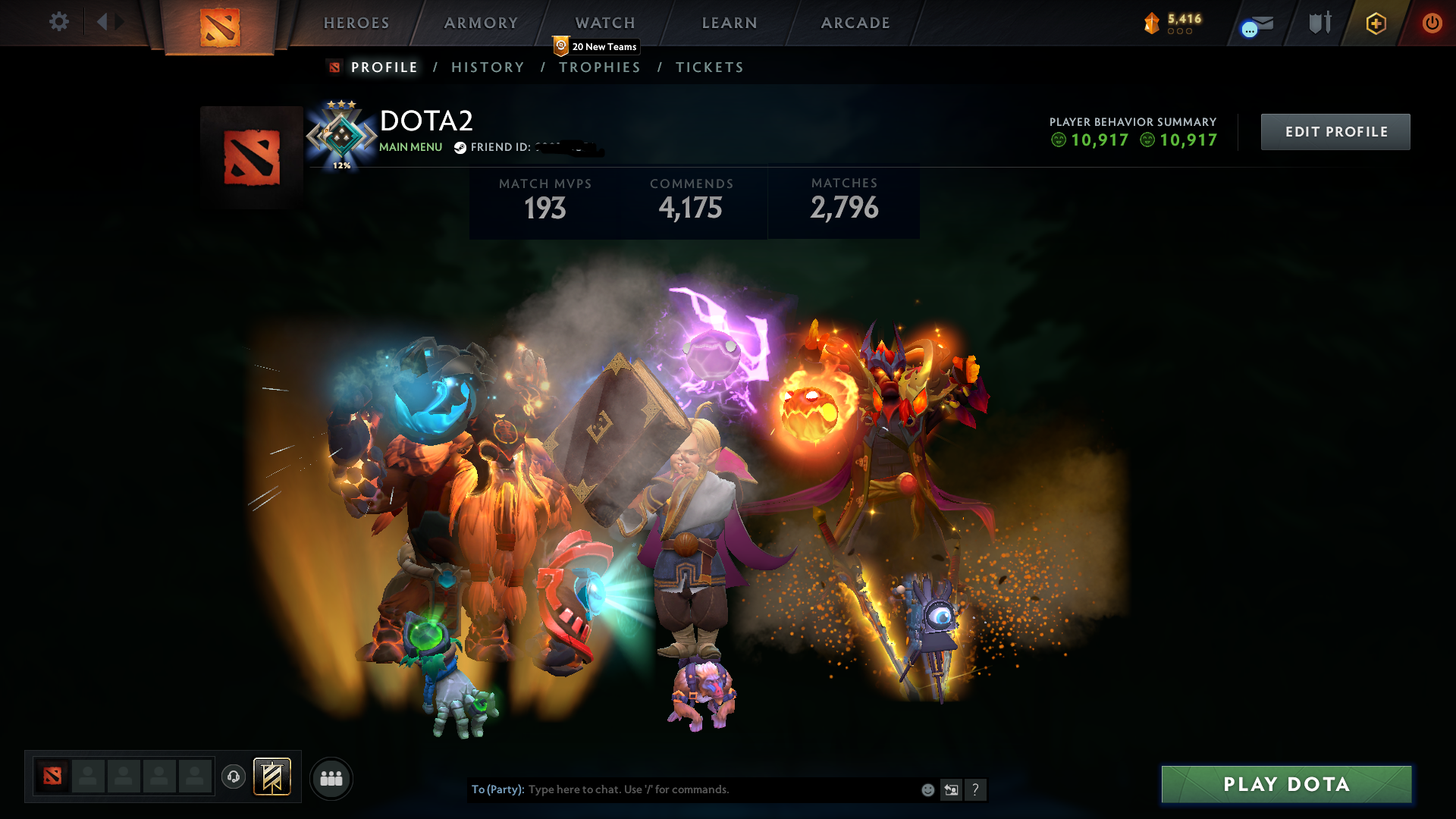The height and width of the screenshot is (819, 1456).
Task: Open the emoticon picker in chat bar
Action: tap(927, 789)
